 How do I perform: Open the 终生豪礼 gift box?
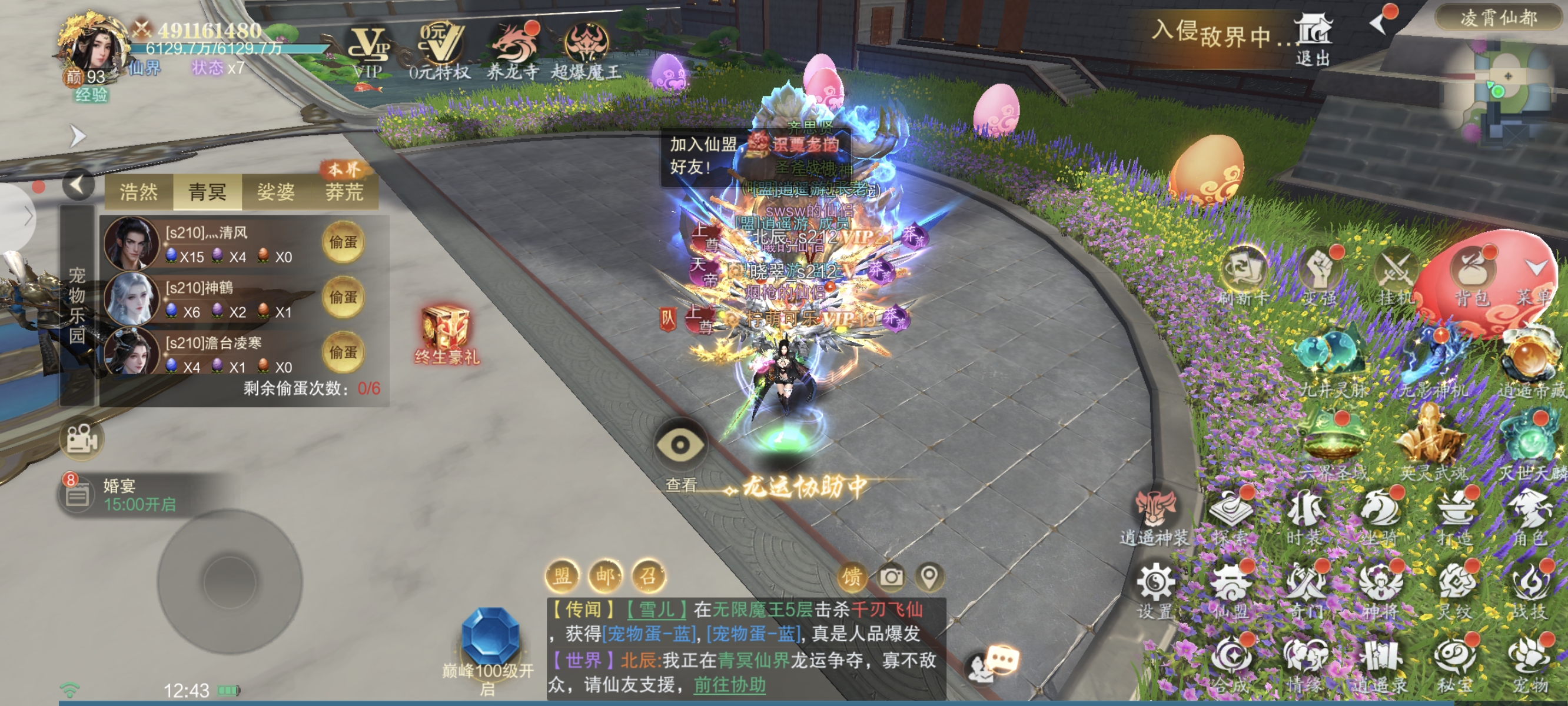[446, 335]
